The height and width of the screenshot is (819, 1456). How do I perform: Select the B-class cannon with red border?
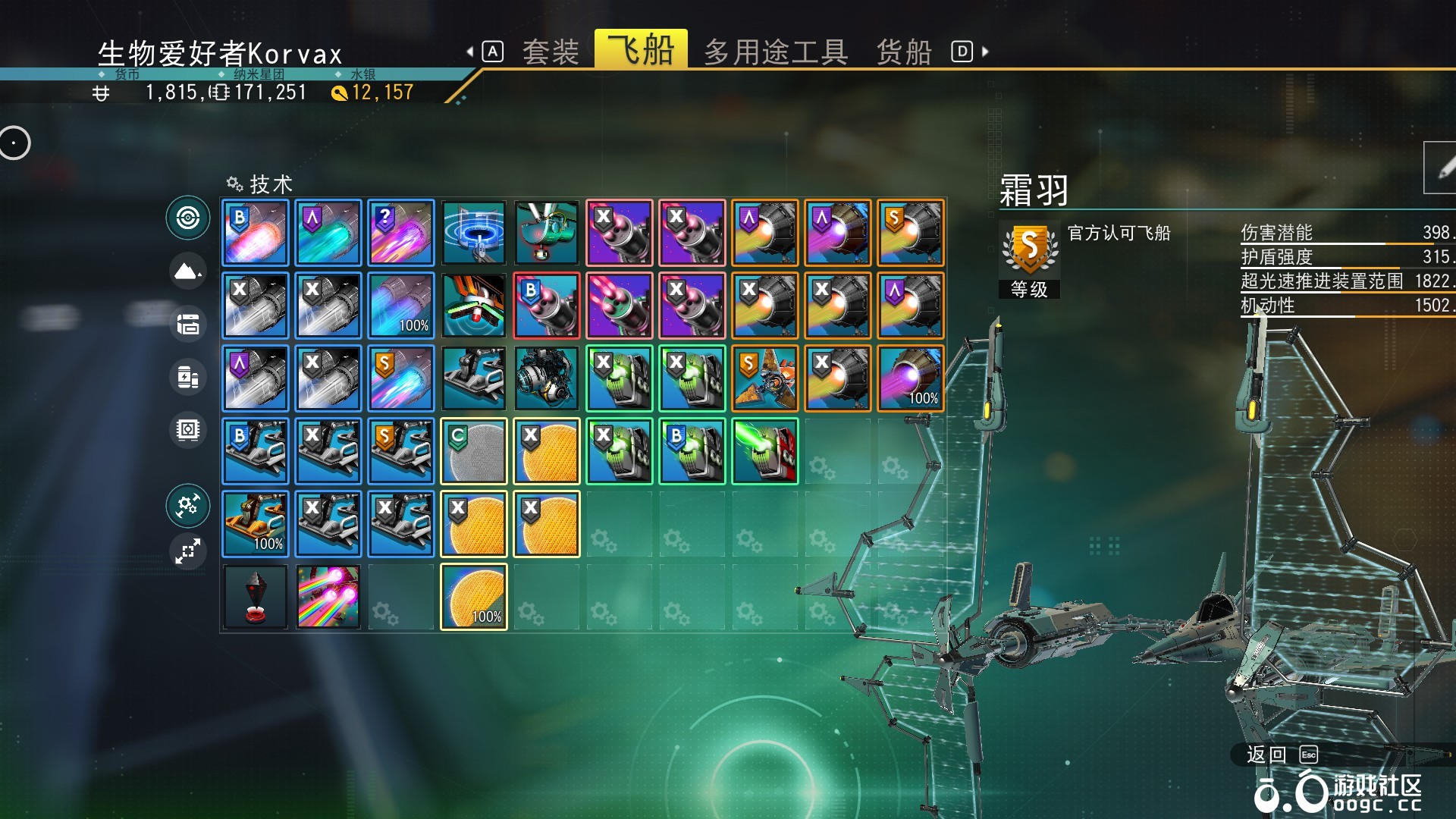pyautogui.click(x=547, y=306)
